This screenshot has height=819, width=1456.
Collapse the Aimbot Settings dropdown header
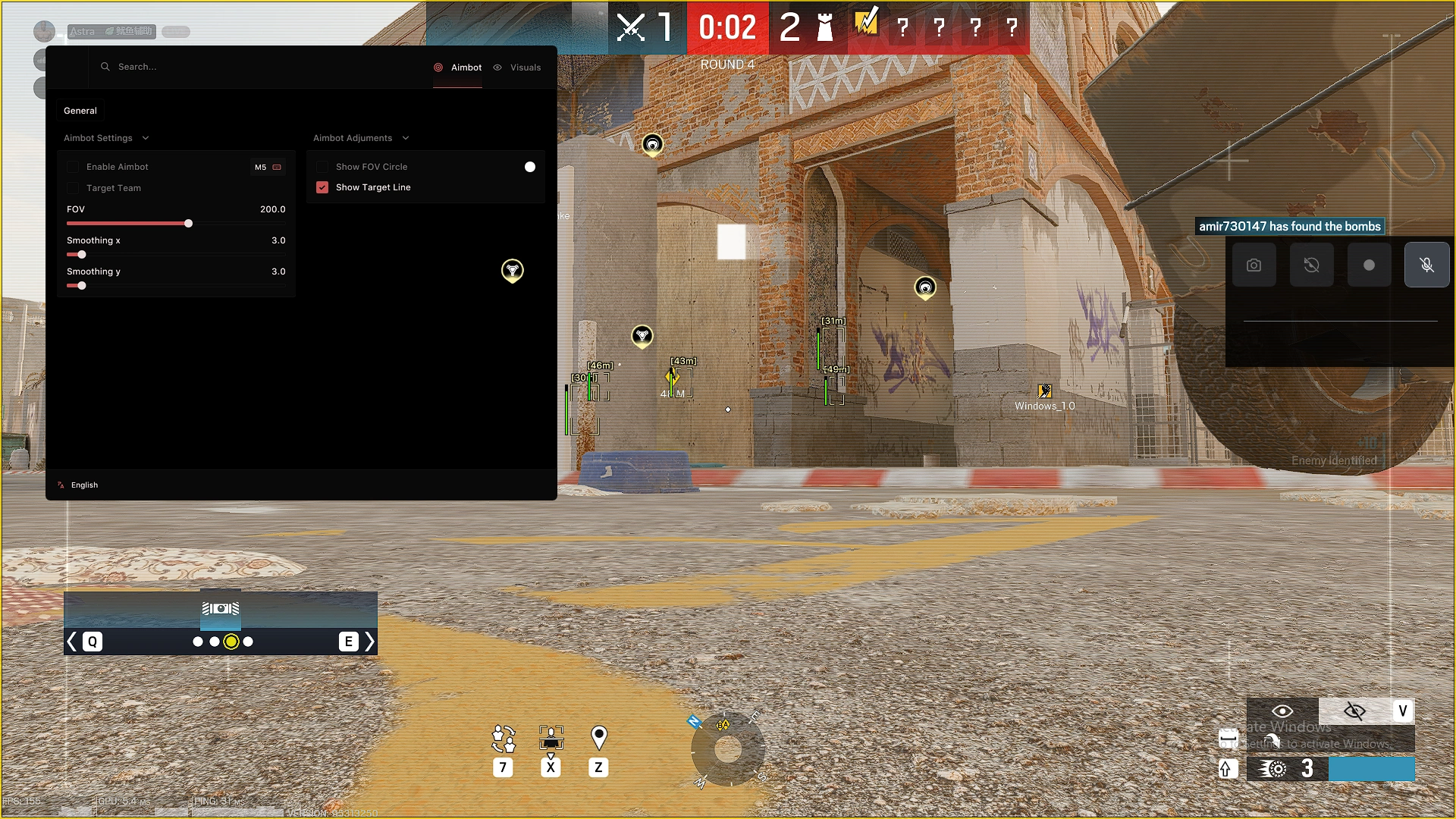146,138
